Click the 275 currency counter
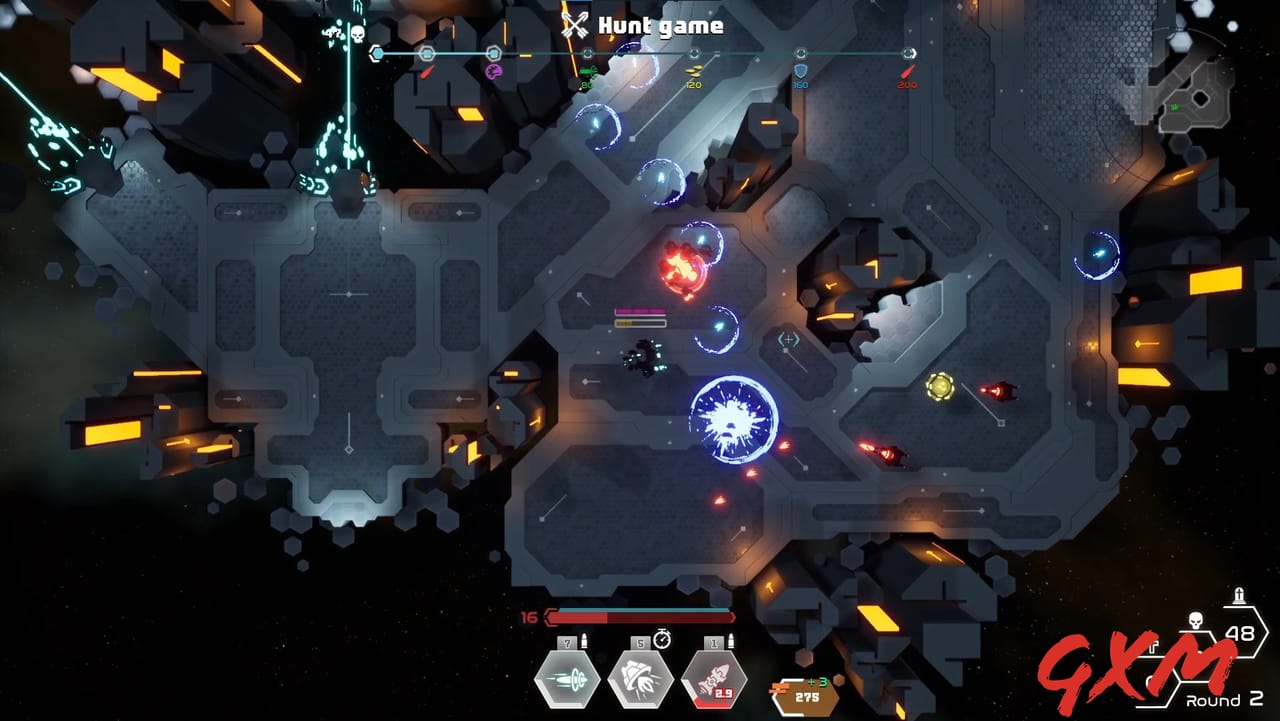1280x721 pixels. [x=807, y=699]
